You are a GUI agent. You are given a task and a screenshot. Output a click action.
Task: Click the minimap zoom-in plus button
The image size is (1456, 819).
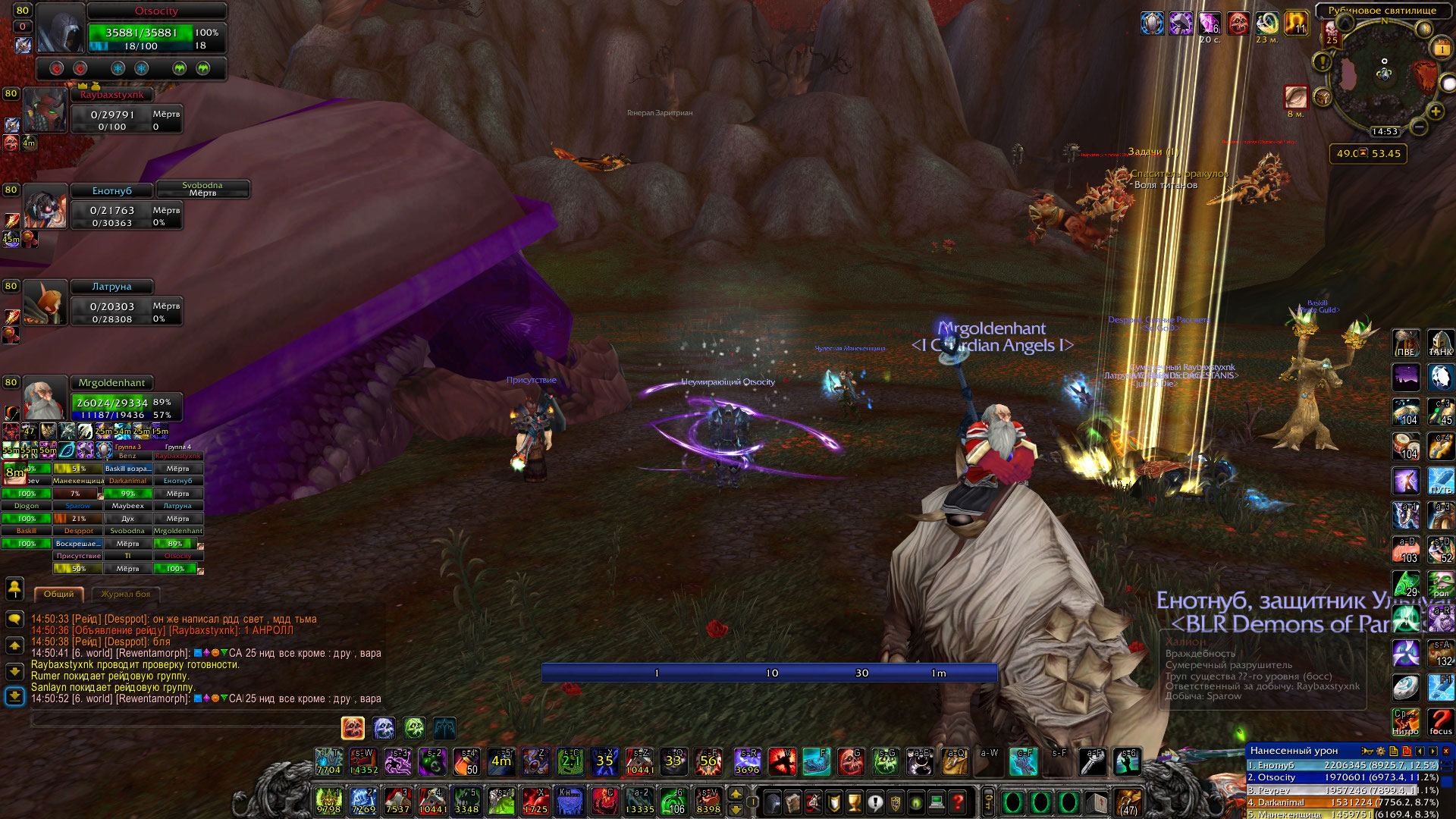(1436, 112)
